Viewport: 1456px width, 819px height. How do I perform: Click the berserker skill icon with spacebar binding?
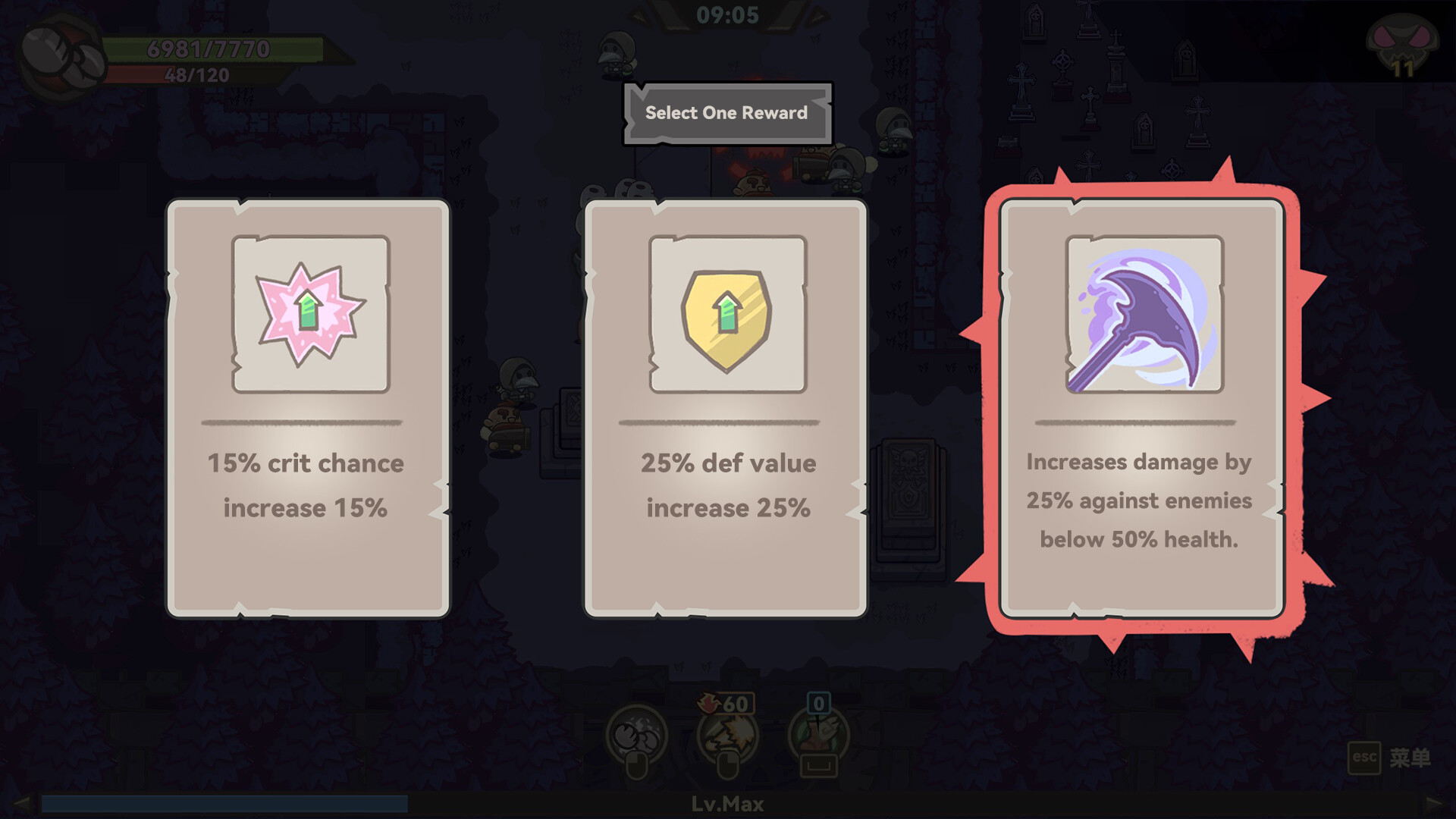click(819, 732)
